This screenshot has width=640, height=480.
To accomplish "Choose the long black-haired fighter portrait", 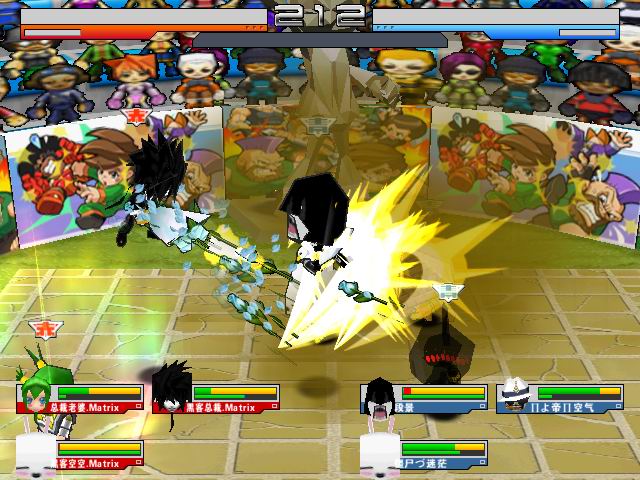I will pyautogui.click(x=380, y=395).
